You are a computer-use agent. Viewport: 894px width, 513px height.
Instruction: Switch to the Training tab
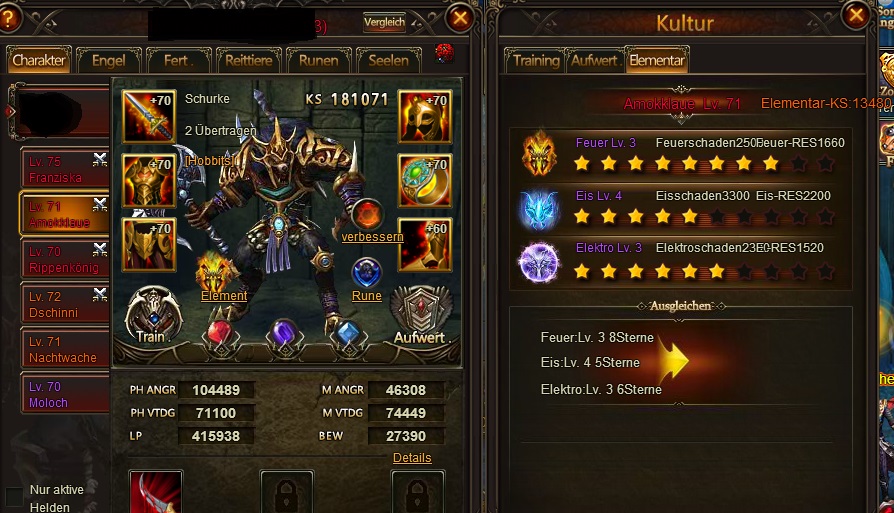pyautogui.click(x=536, y=61)
